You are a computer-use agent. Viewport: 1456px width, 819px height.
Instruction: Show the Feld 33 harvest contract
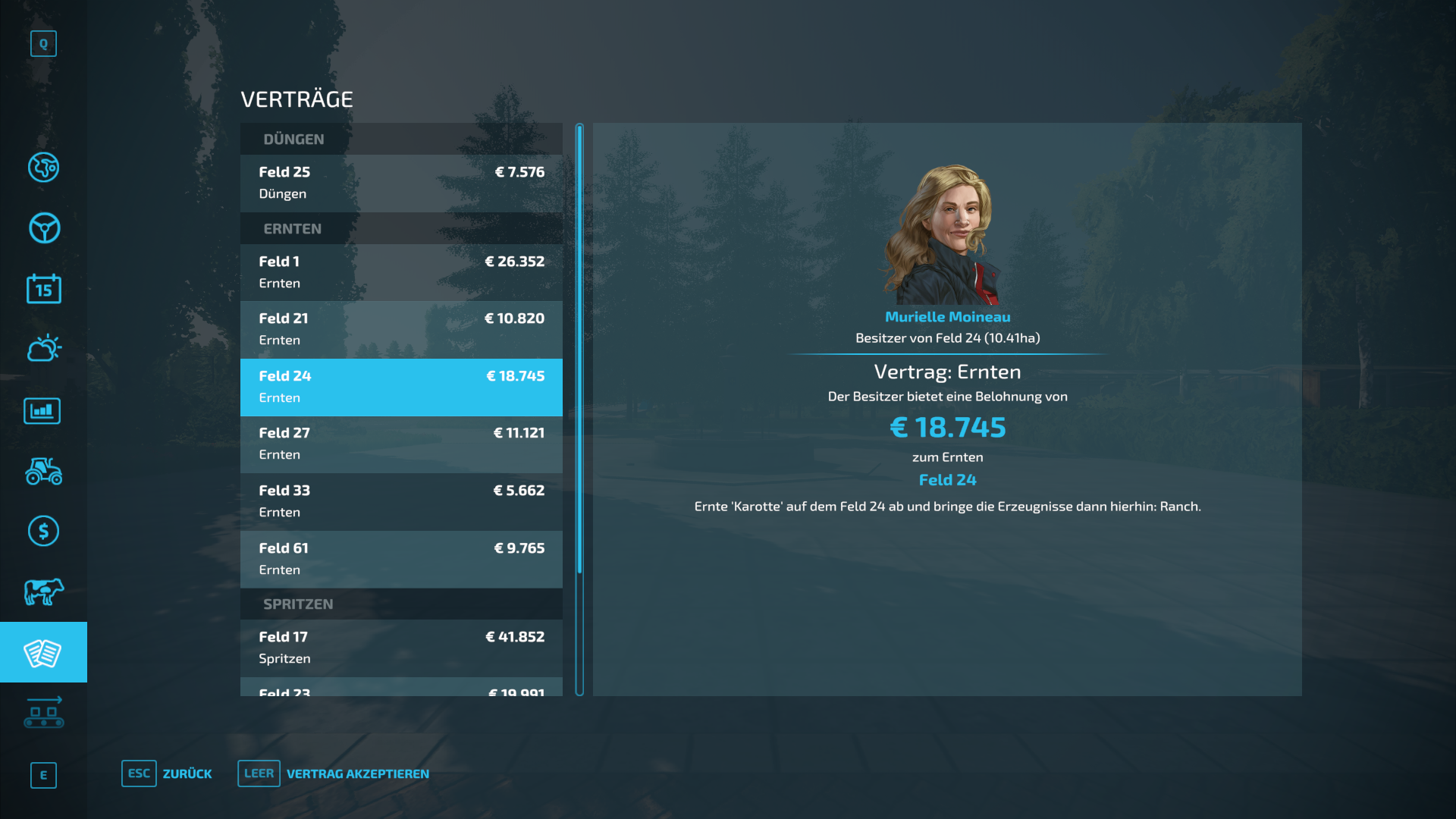[x=401, y=501]
